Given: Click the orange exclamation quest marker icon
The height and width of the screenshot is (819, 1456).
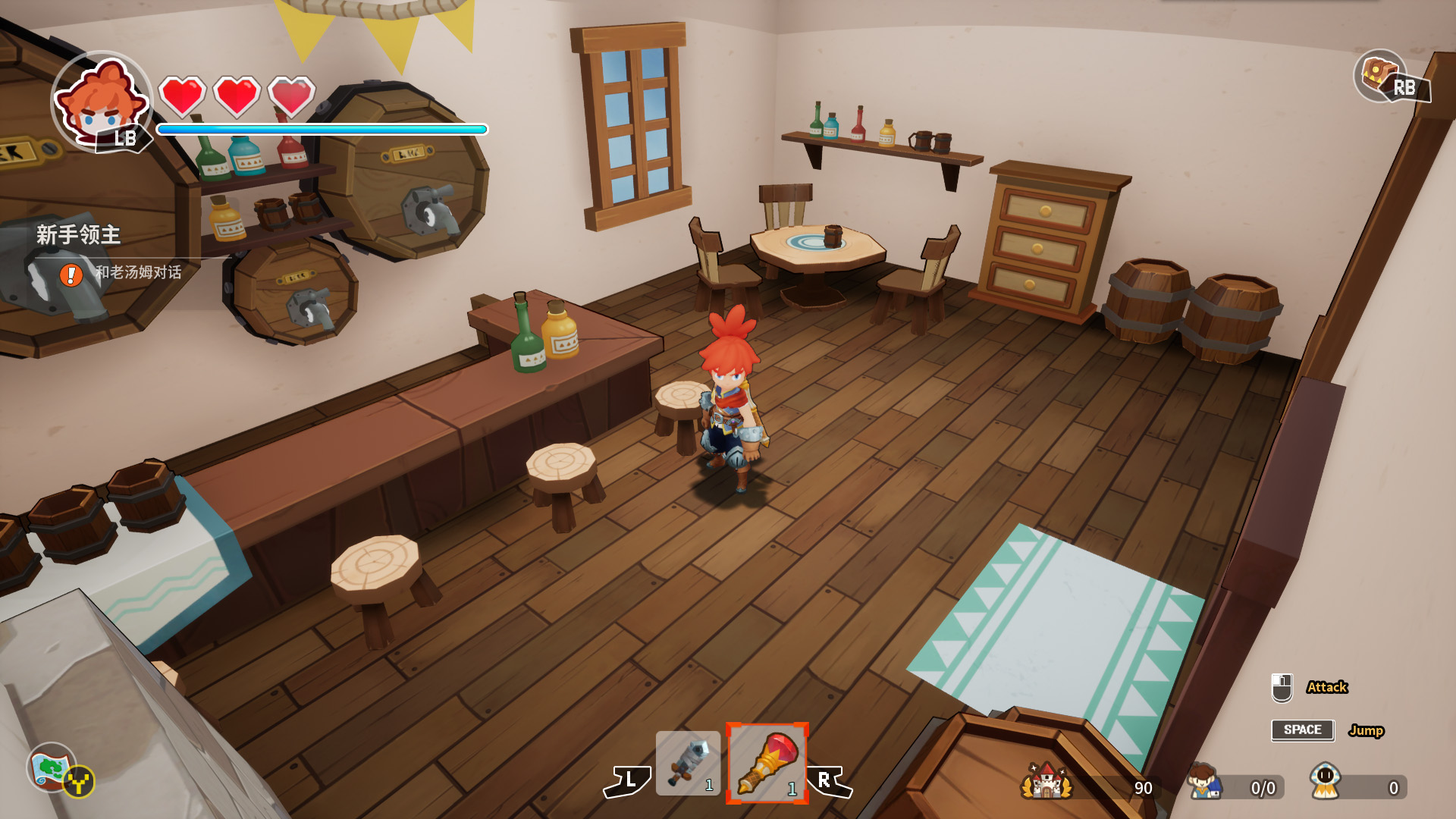Looking at the screenshot, I should click(x=70, y=276).
